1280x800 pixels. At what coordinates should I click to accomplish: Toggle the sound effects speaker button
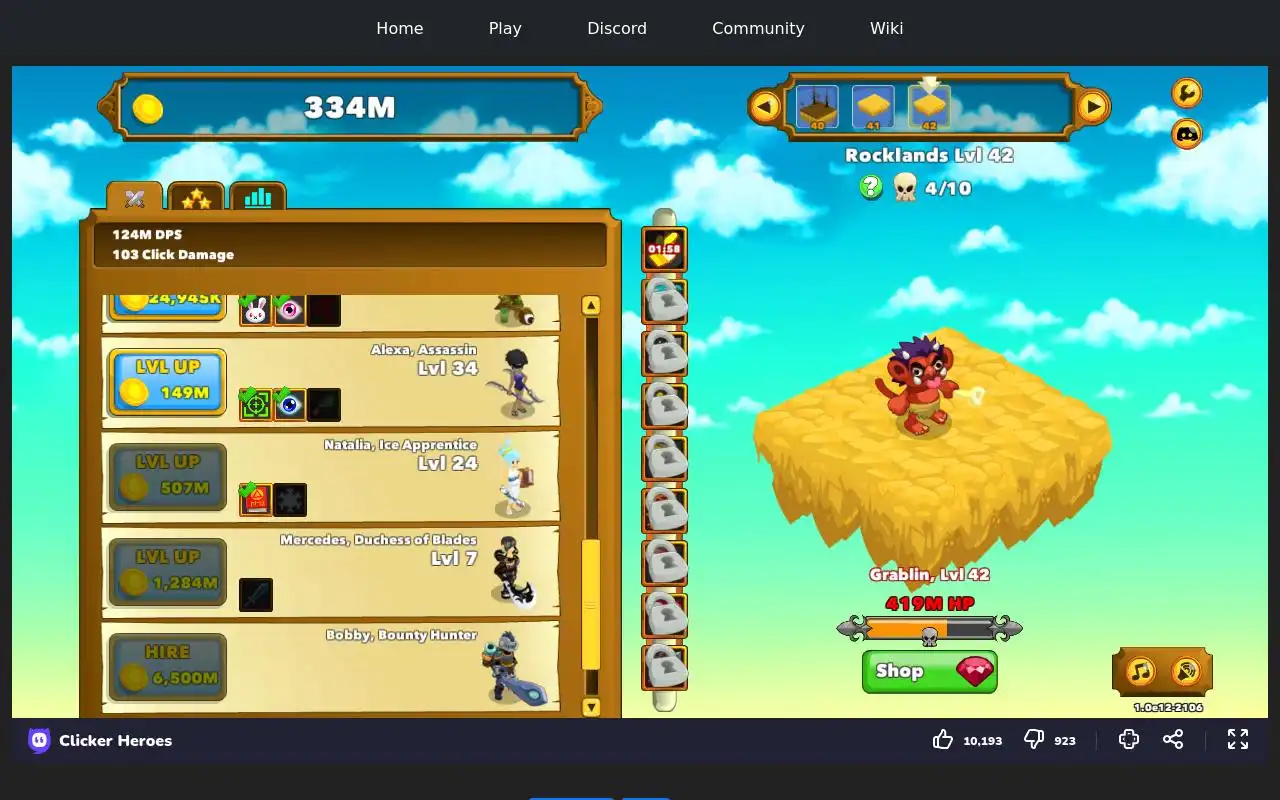pyautogui.click(x=1185, y=671)
